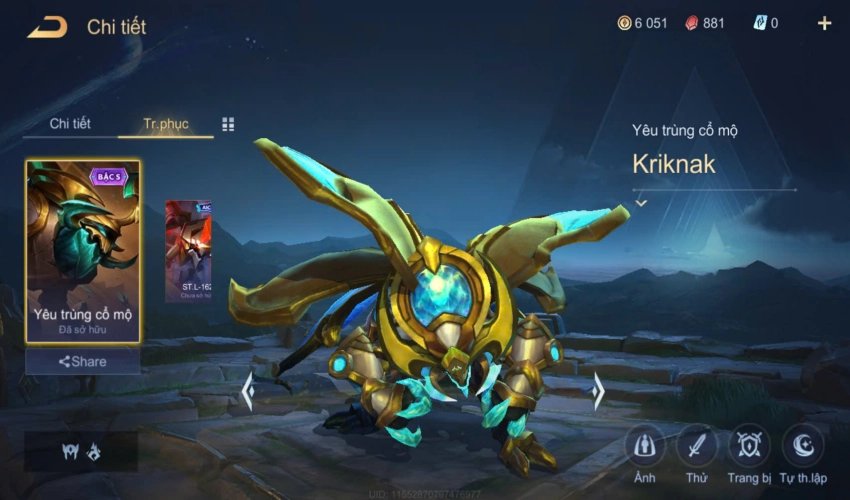This screenshot has width=850, height=500.
Task: Show the previous hero with left arrow
Action: click(x=247, y=391)
